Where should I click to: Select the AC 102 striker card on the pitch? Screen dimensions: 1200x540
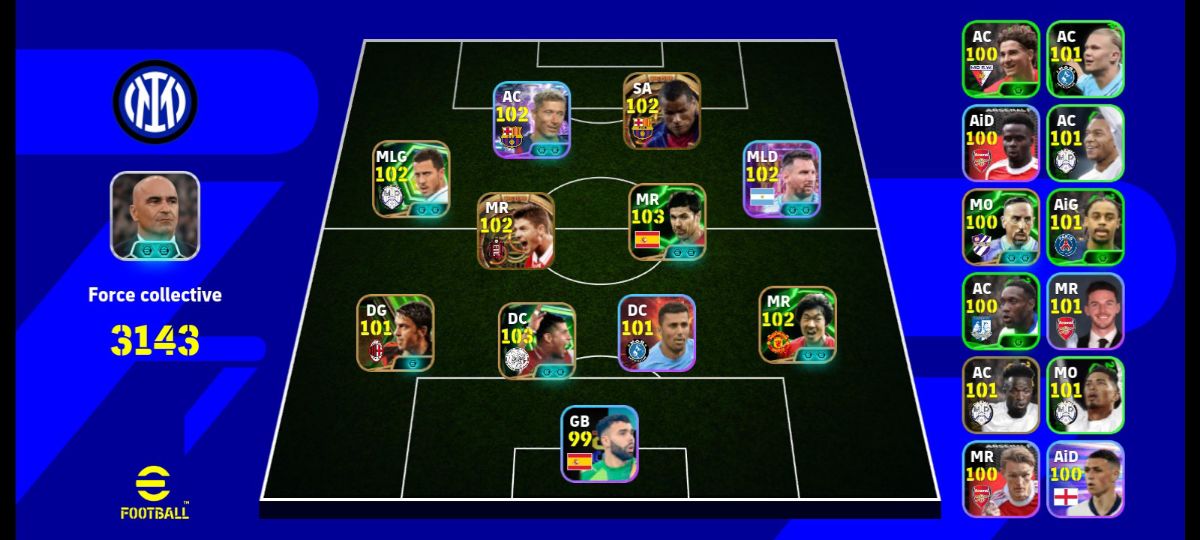(531, 120)
